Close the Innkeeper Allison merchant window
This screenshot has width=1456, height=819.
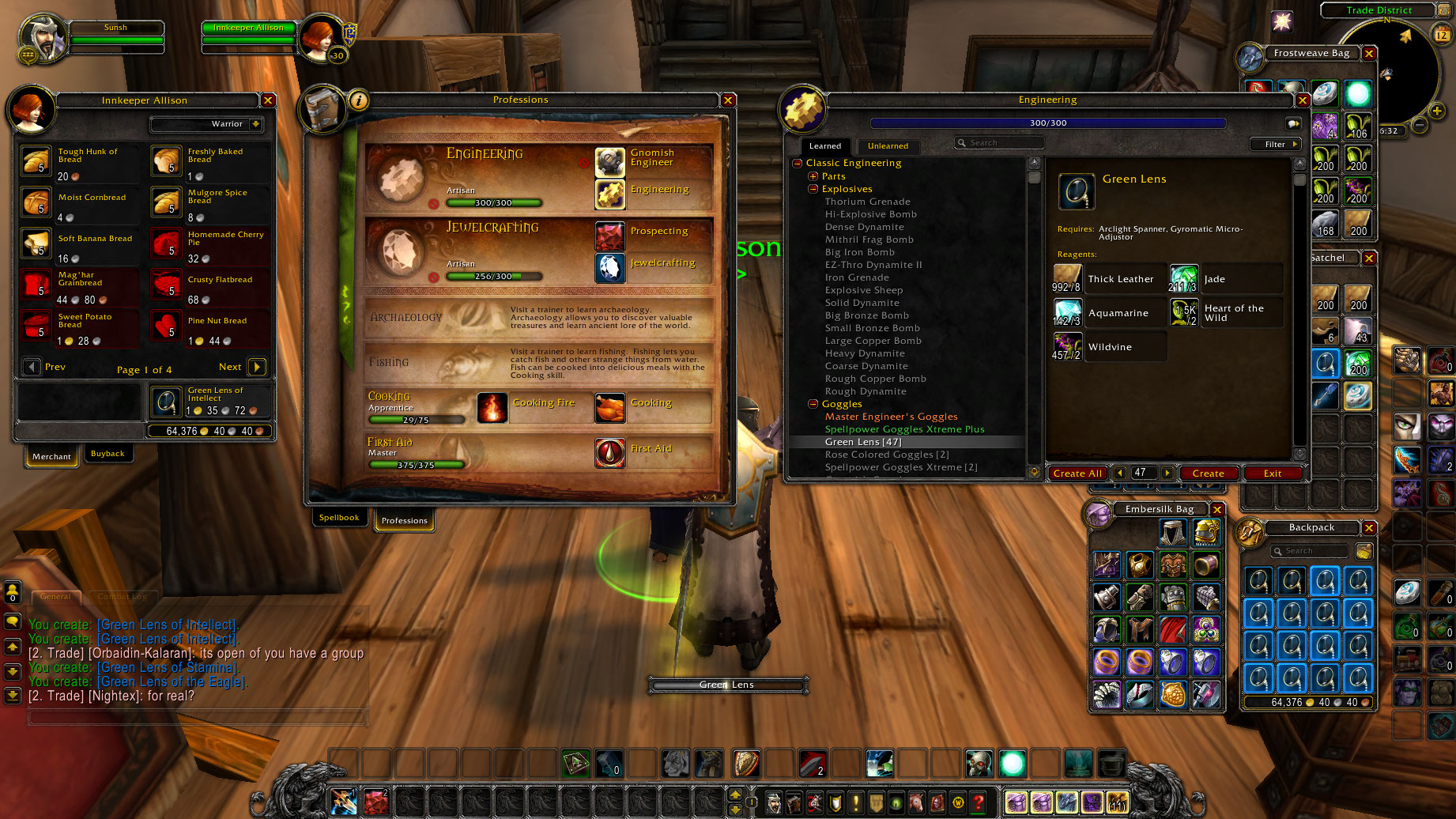268,100
